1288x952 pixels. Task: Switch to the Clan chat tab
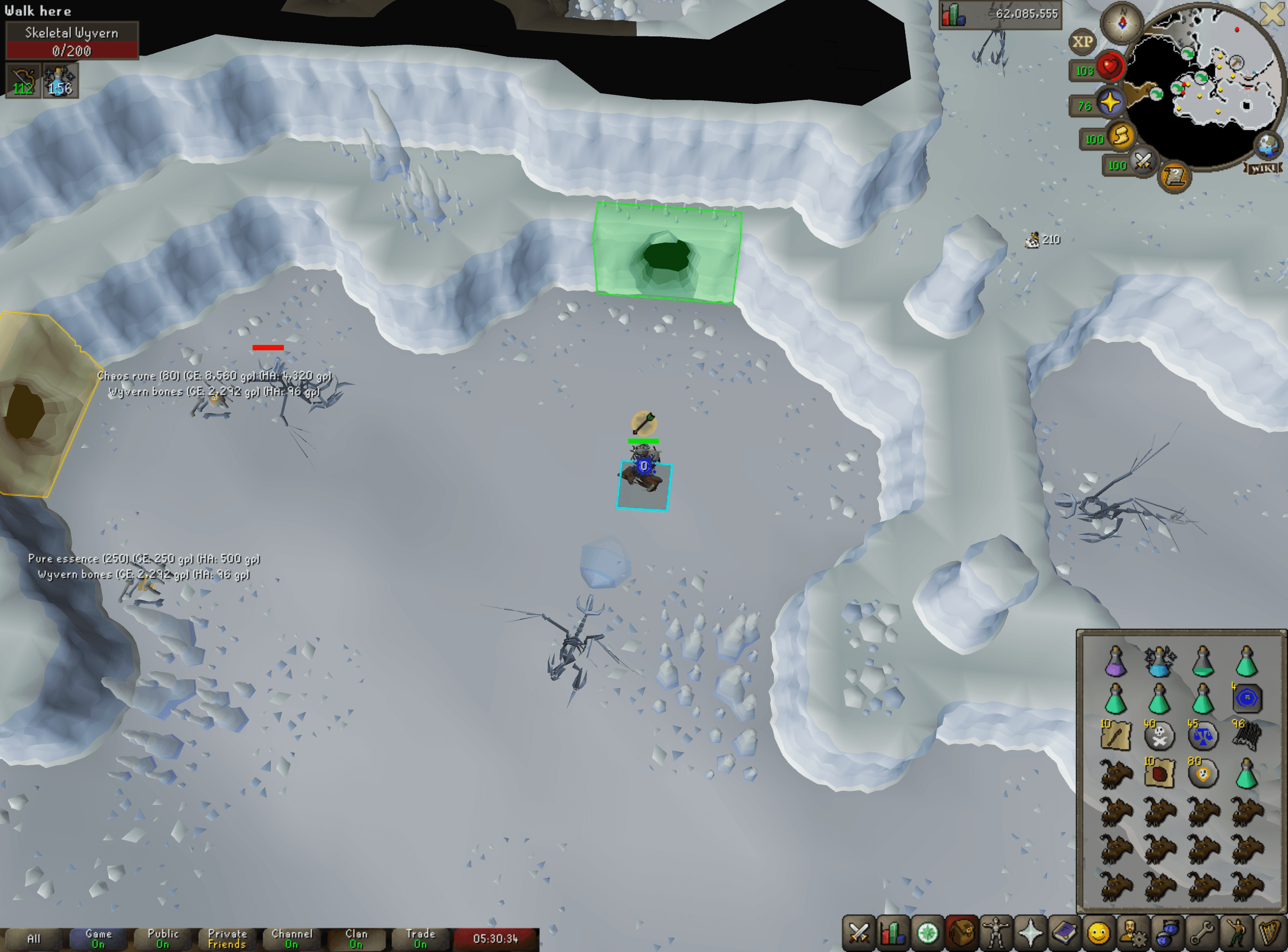[x=357, y=937]
